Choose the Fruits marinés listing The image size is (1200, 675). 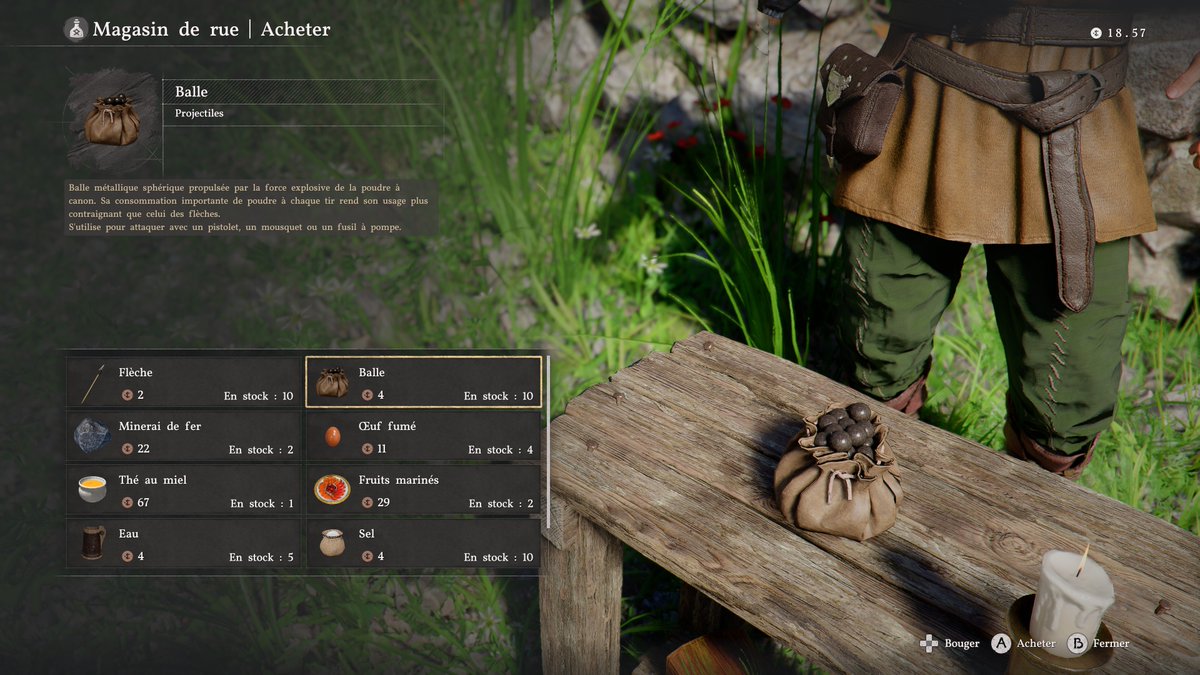(423, 490)
